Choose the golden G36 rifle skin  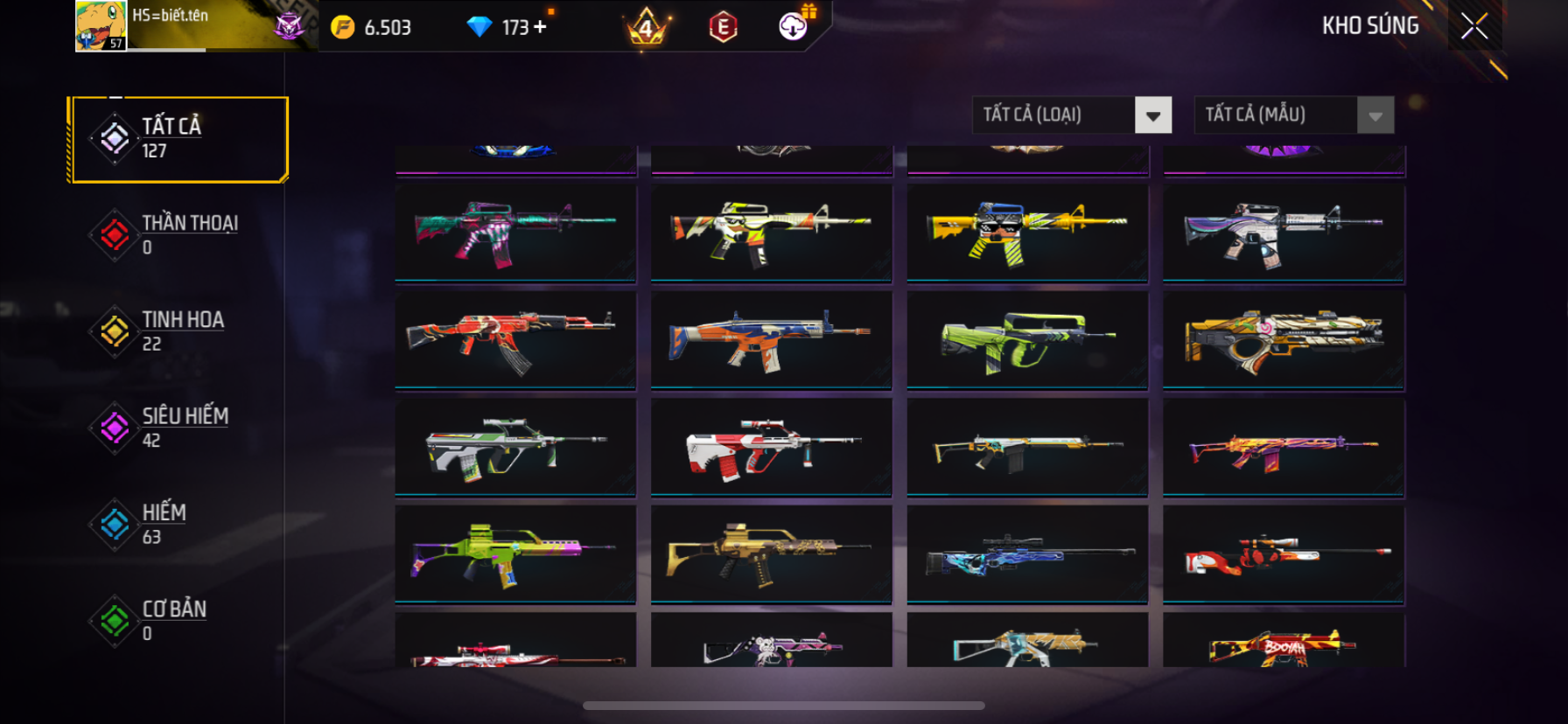point(771,553)
